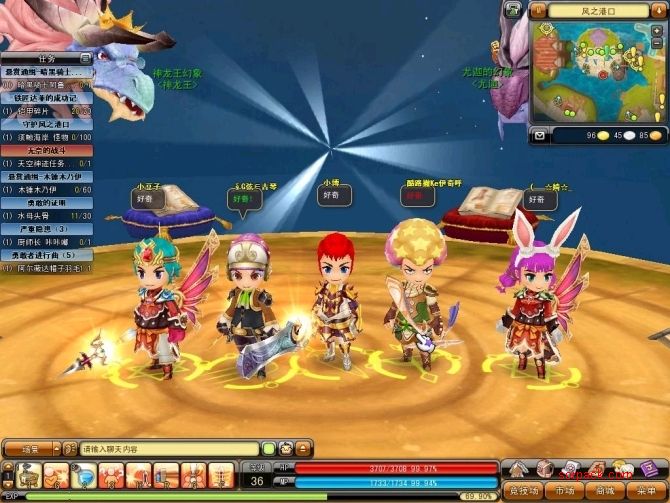Click the green chat send button
The width and height of the screenshot is (670, 503).
(268, 449)
